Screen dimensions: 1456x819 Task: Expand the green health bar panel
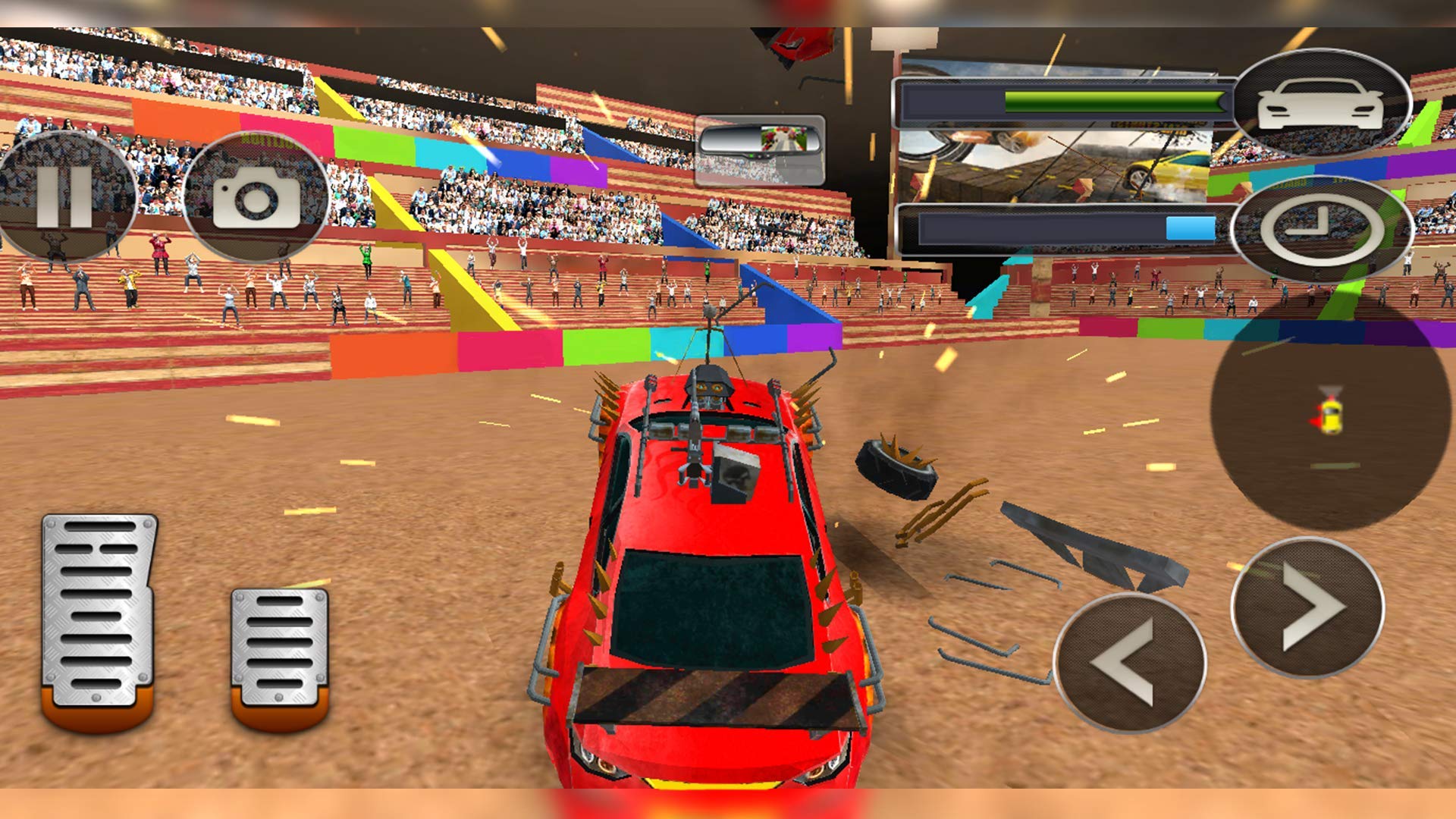pyautogui.click(x=1062, y=102)
